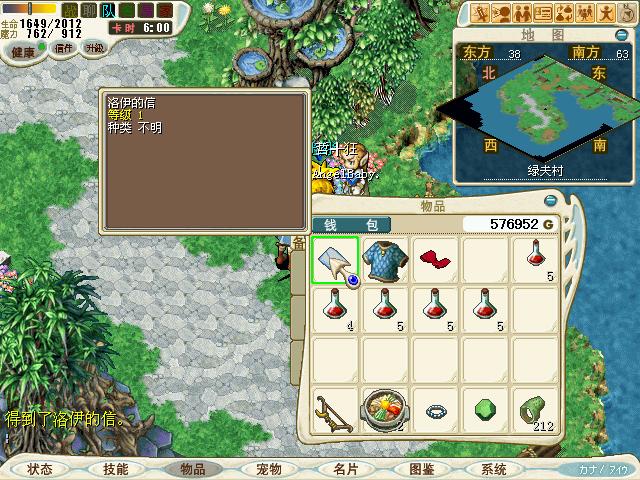Open the 宠物 (Pets) menu

pos(269,469)
